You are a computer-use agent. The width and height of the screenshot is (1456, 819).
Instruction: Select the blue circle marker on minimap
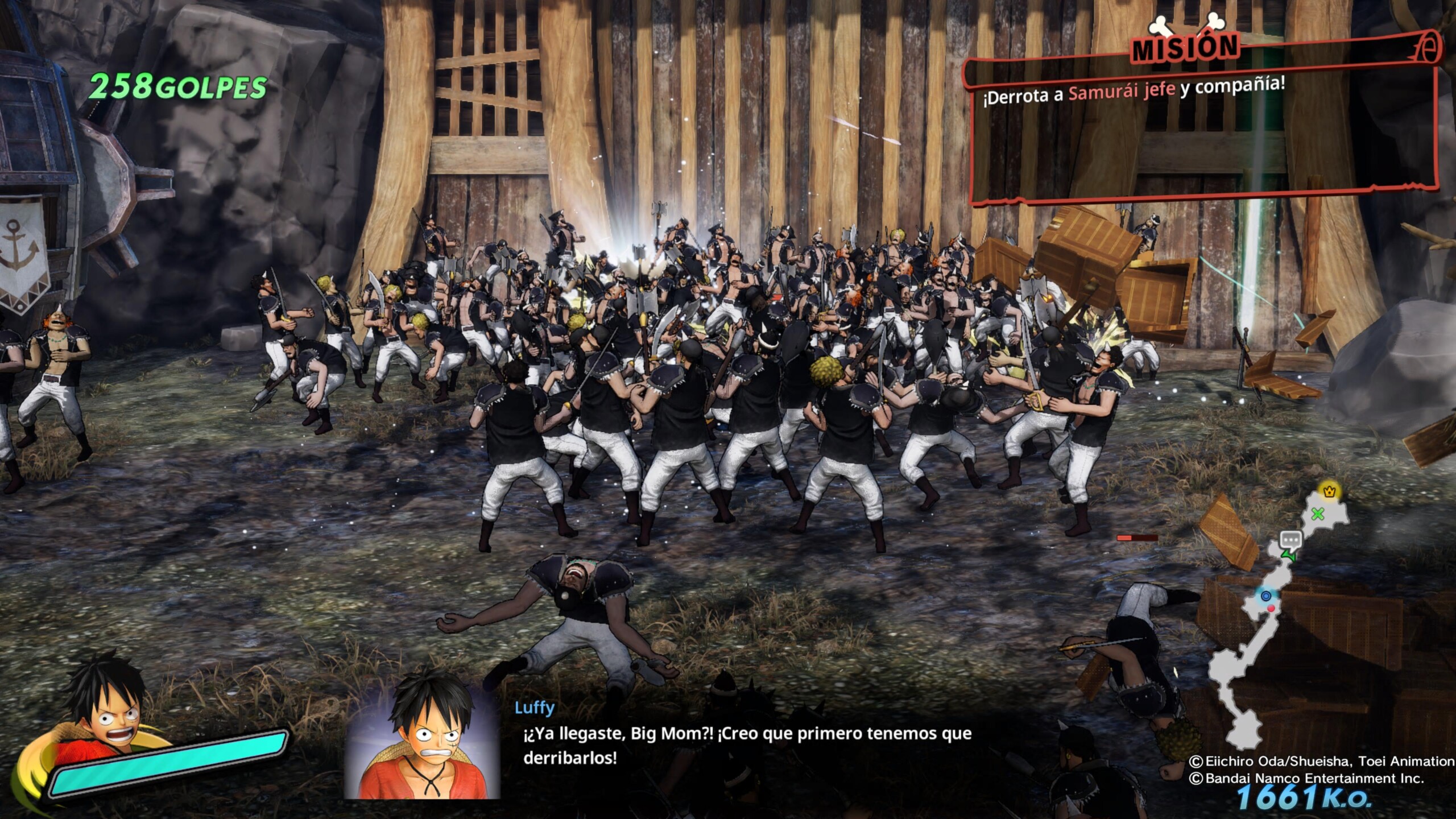pyautogui.click(x=1266, y=596)
